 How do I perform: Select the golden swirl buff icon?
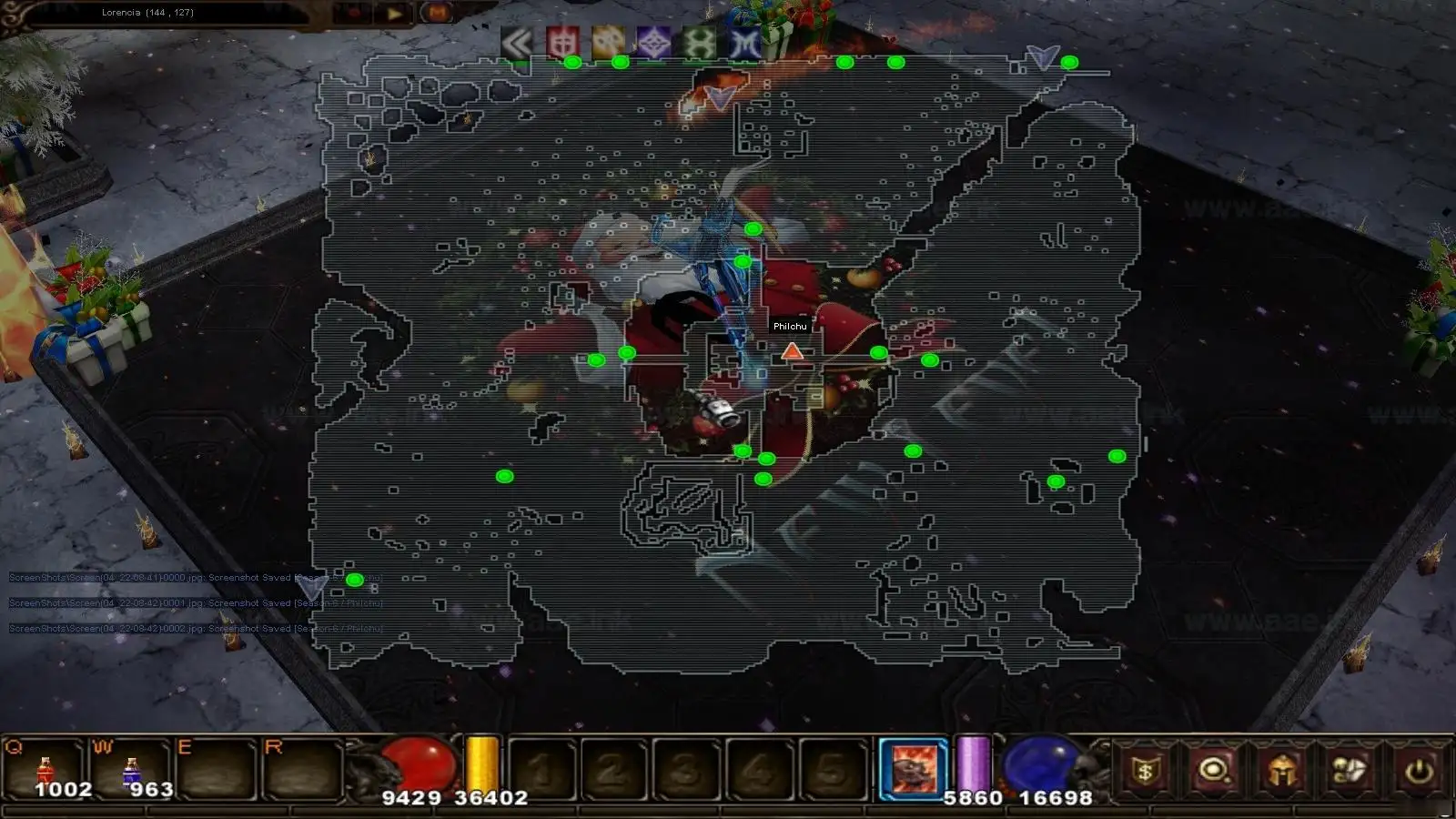point(608,43)
